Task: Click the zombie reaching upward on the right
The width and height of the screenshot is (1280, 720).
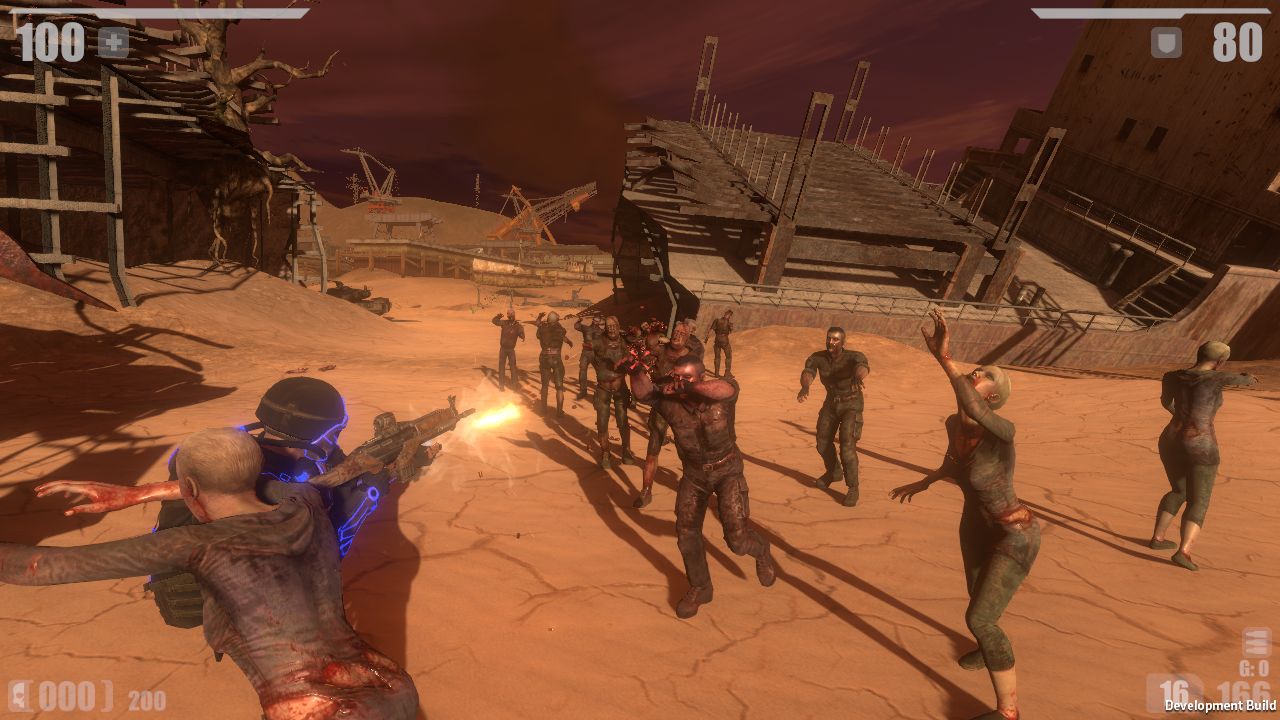Action: (985, 450)
